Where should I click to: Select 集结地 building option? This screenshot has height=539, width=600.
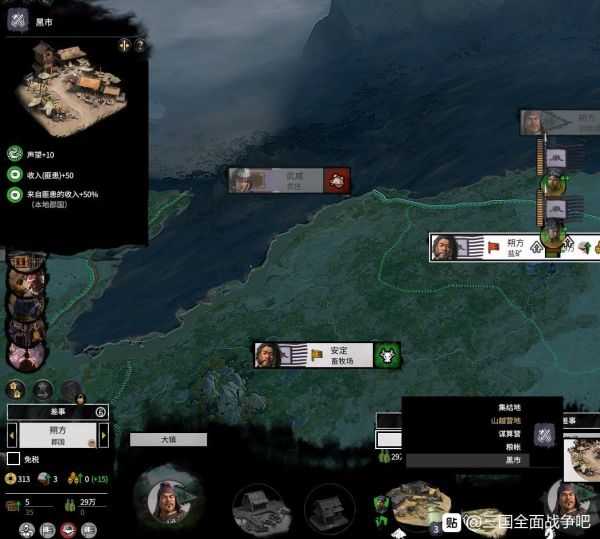510,408
